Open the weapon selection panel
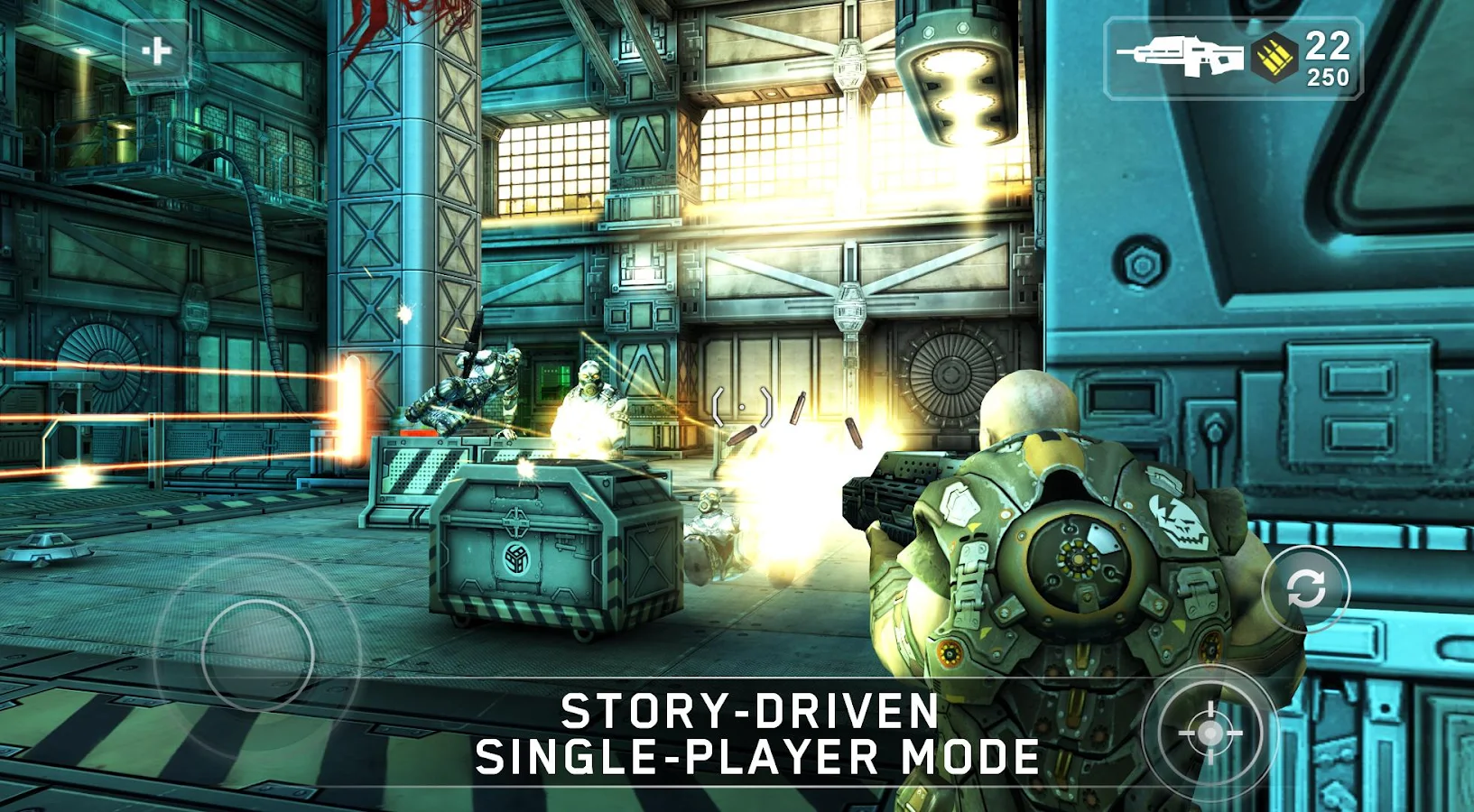 (x=1233, y=59)
